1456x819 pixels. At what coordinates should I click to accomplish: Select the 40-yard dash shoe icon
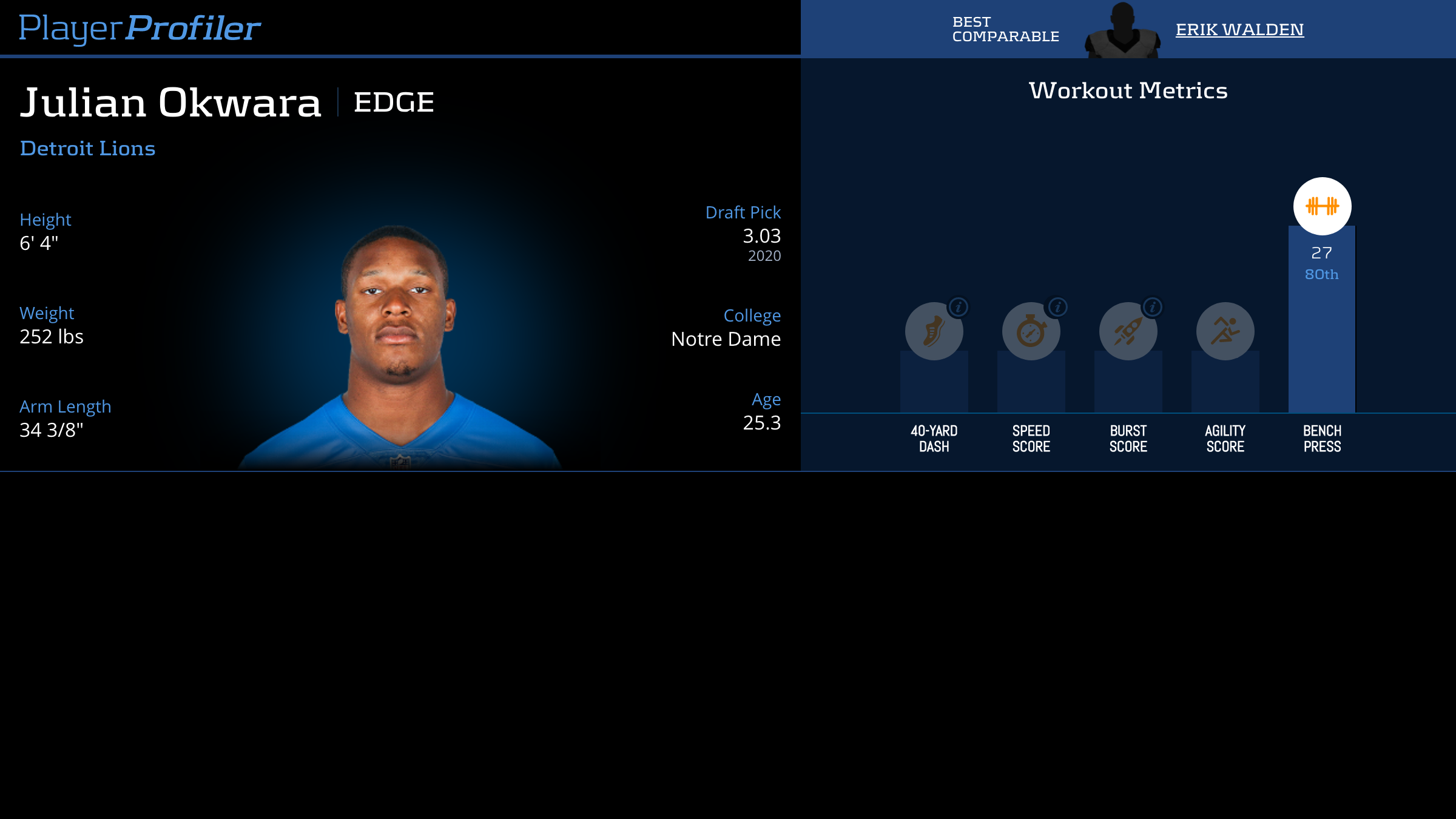(934, 332)
